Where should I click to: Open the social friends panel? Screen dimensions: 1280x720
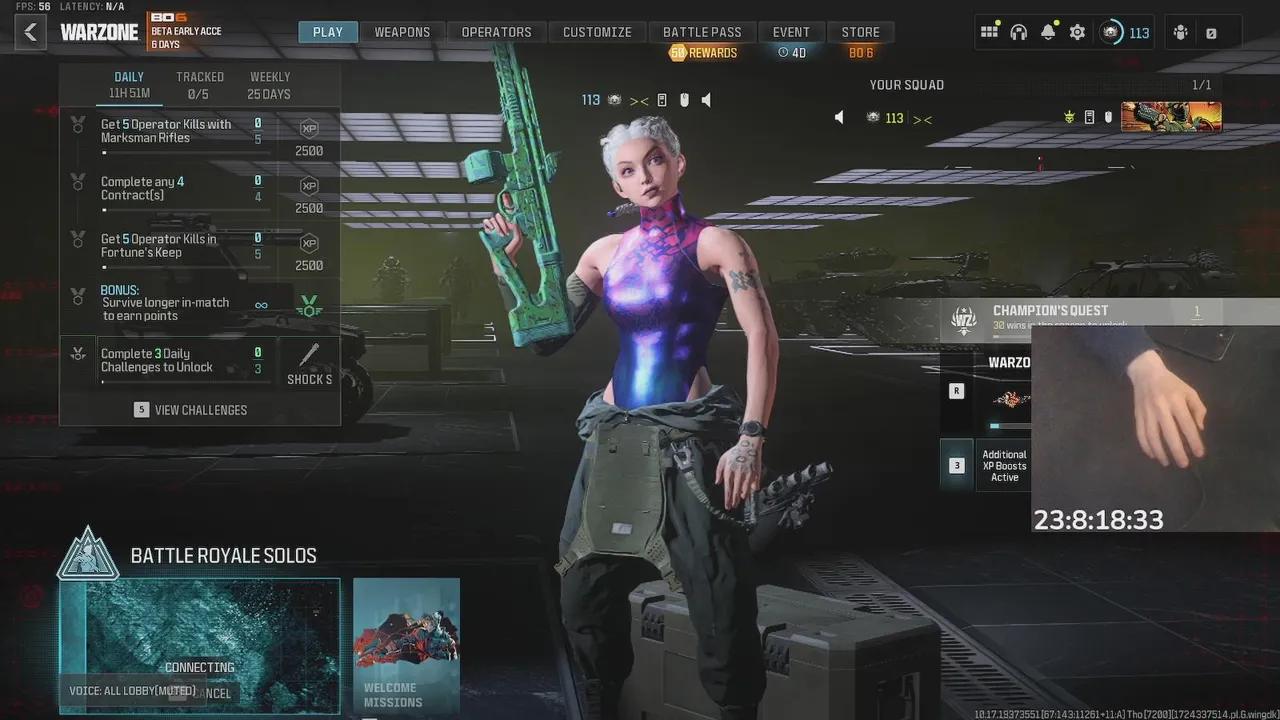tap(1182, 31)
